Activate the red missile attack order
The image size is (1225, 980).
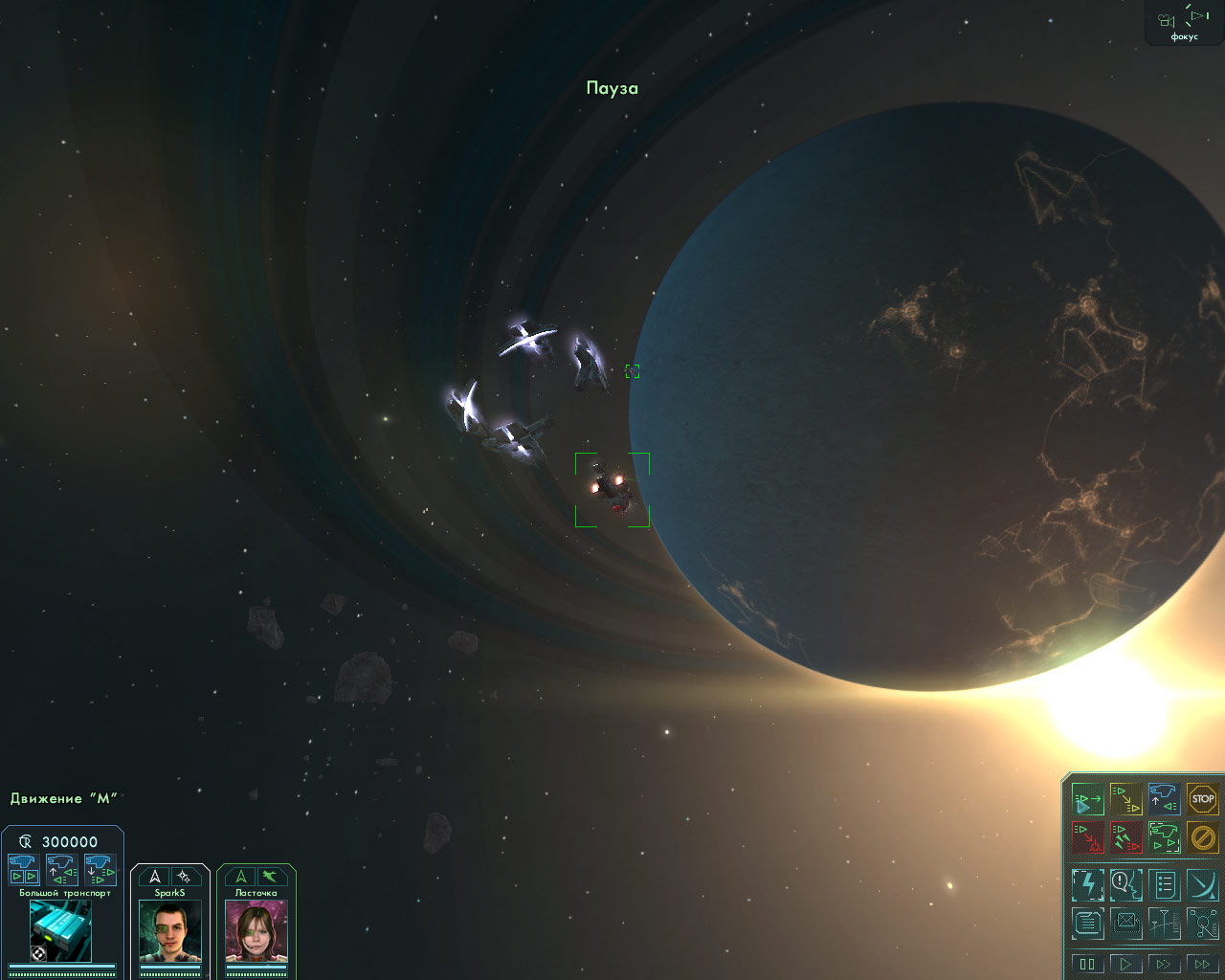[x=1125, y=837]
